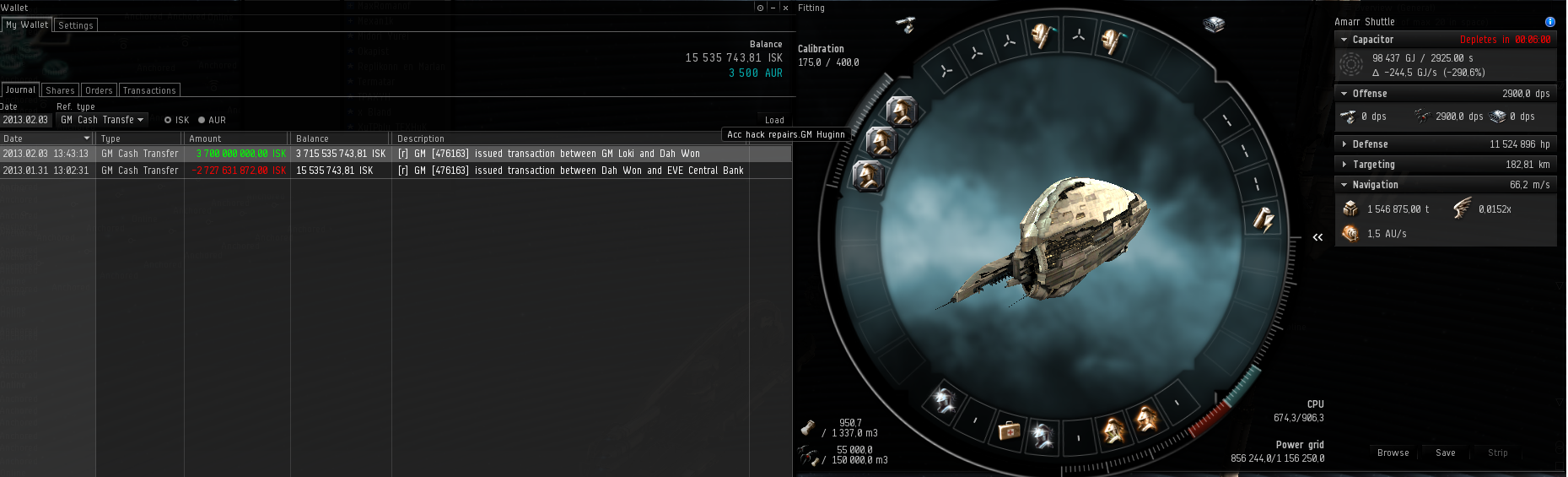Switch to the Transactions tab
The image size is (1568, 477).
point(149,90)
